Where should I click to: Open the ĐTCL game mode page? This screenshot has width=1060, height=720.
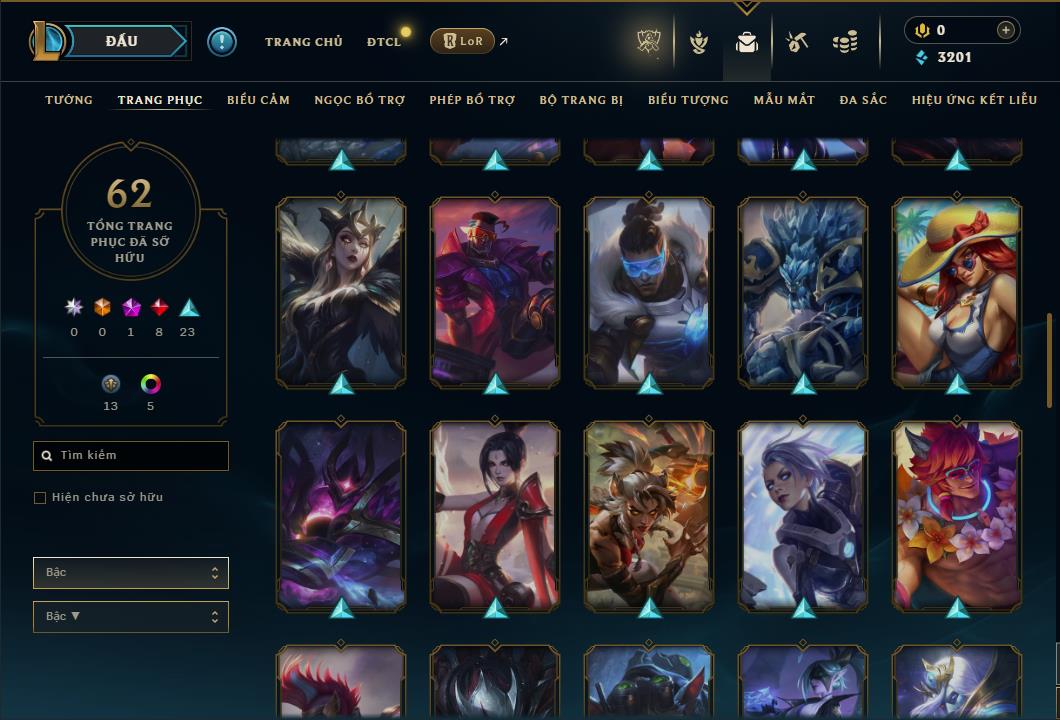coord(383,42)
